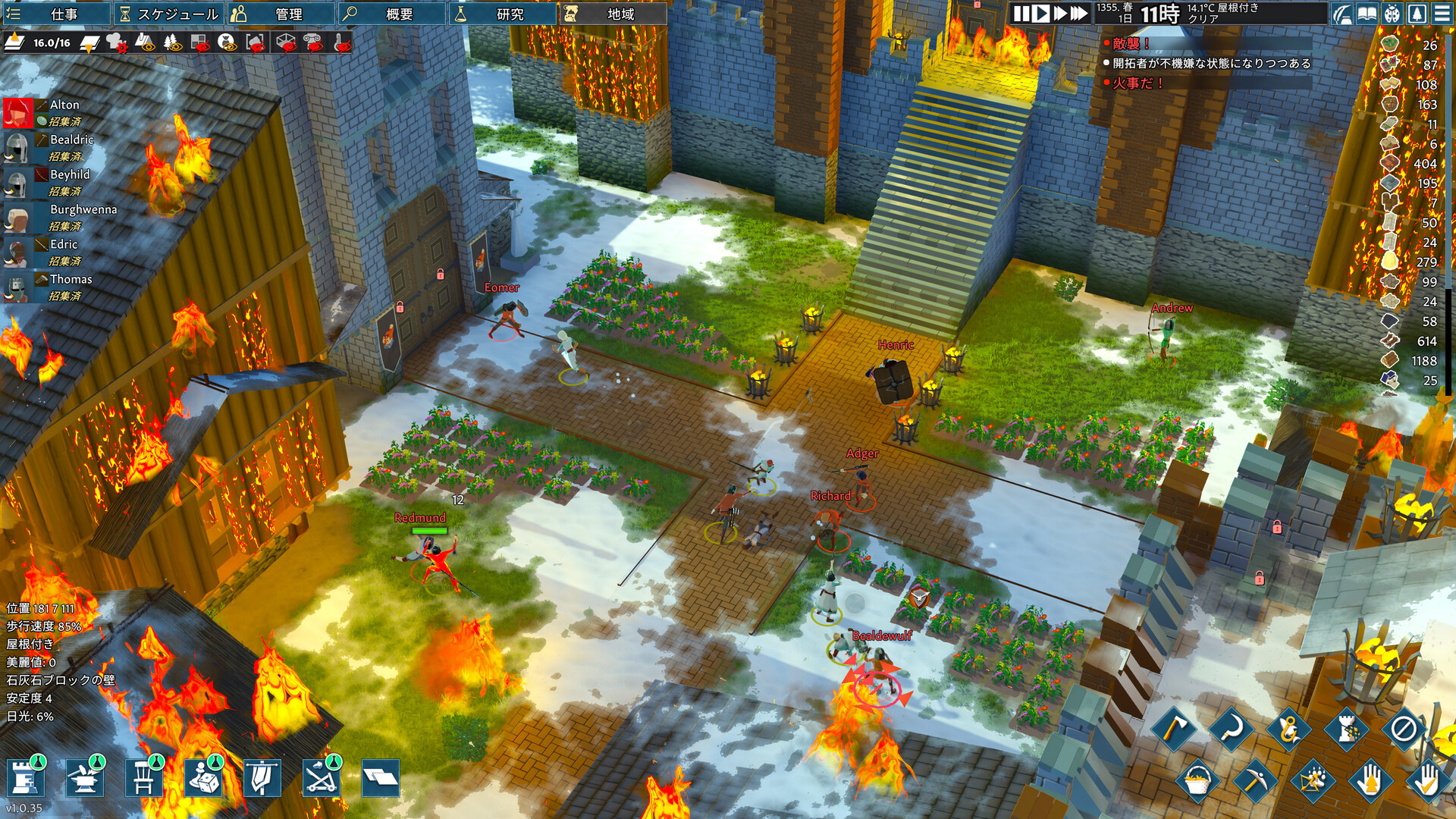
Task: Select the harvest sickle tool
Action: 1232,728
